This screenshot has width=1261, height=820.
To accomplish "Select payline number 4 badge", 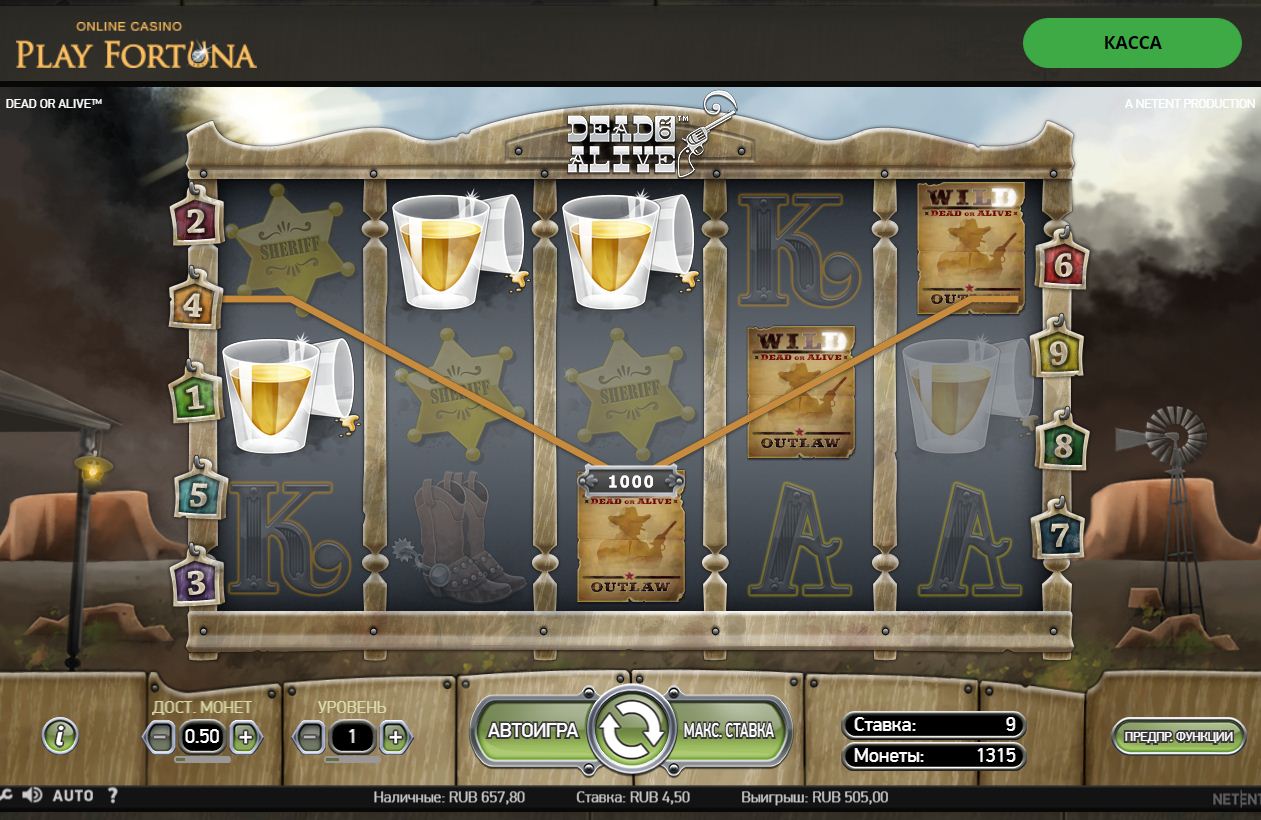I will (193, 305).
